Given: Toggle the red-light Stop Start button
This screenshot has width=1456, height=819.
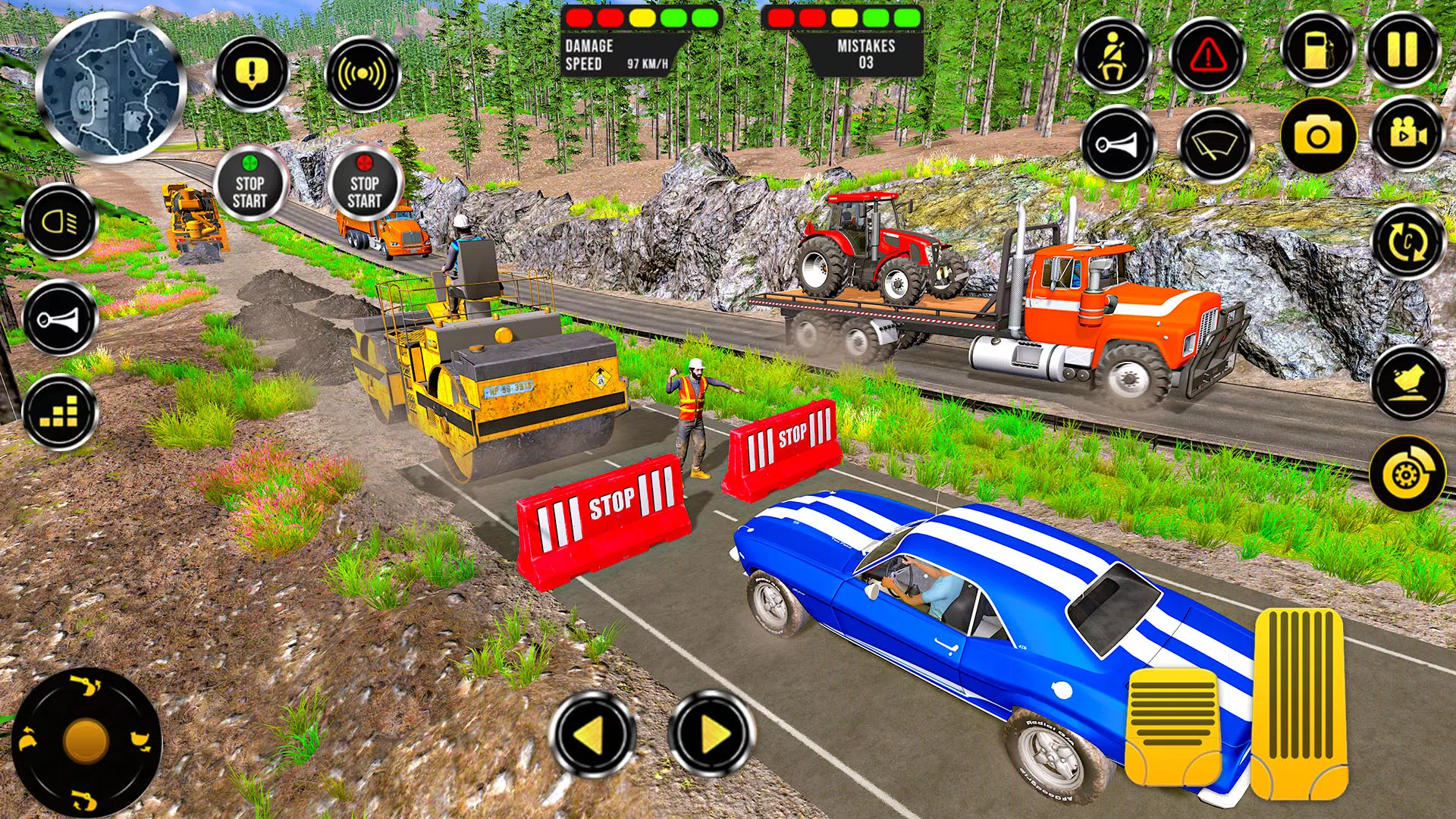Looking at the screenshot, I should [365, 184].
